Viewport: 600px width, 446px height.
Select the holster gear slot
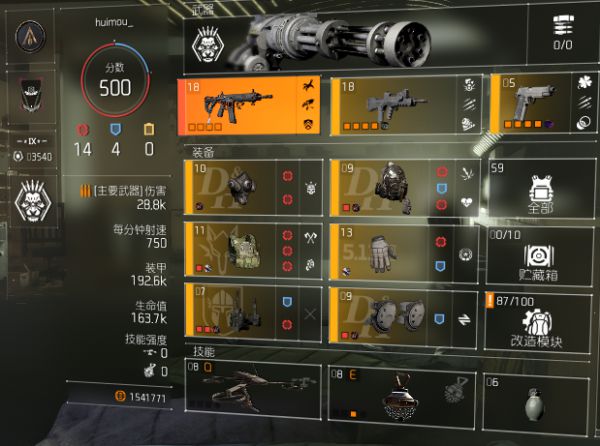tap(251, 313)
